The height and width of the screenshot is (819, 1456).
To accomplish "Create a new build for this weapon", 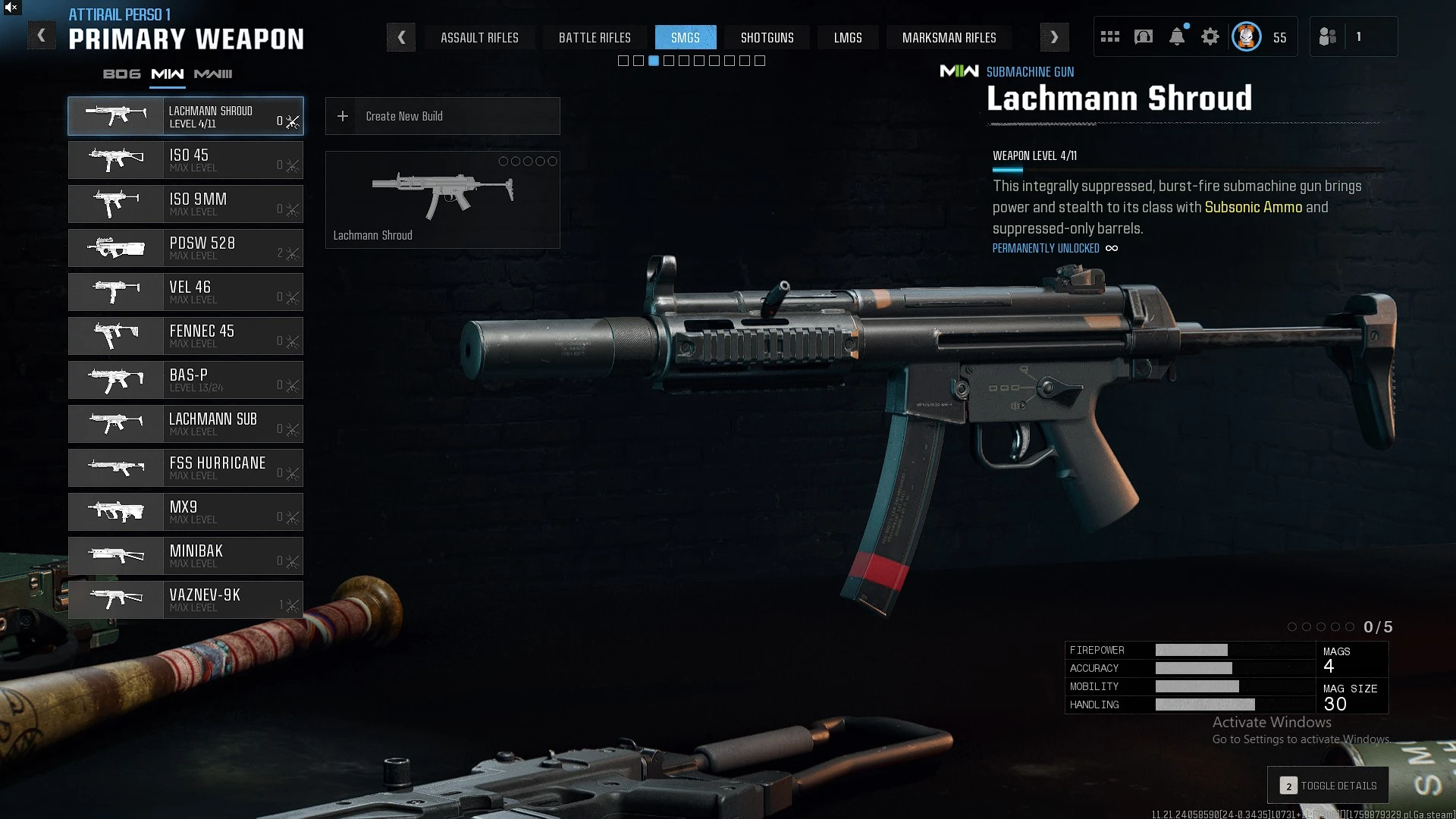I will [442, 116].
